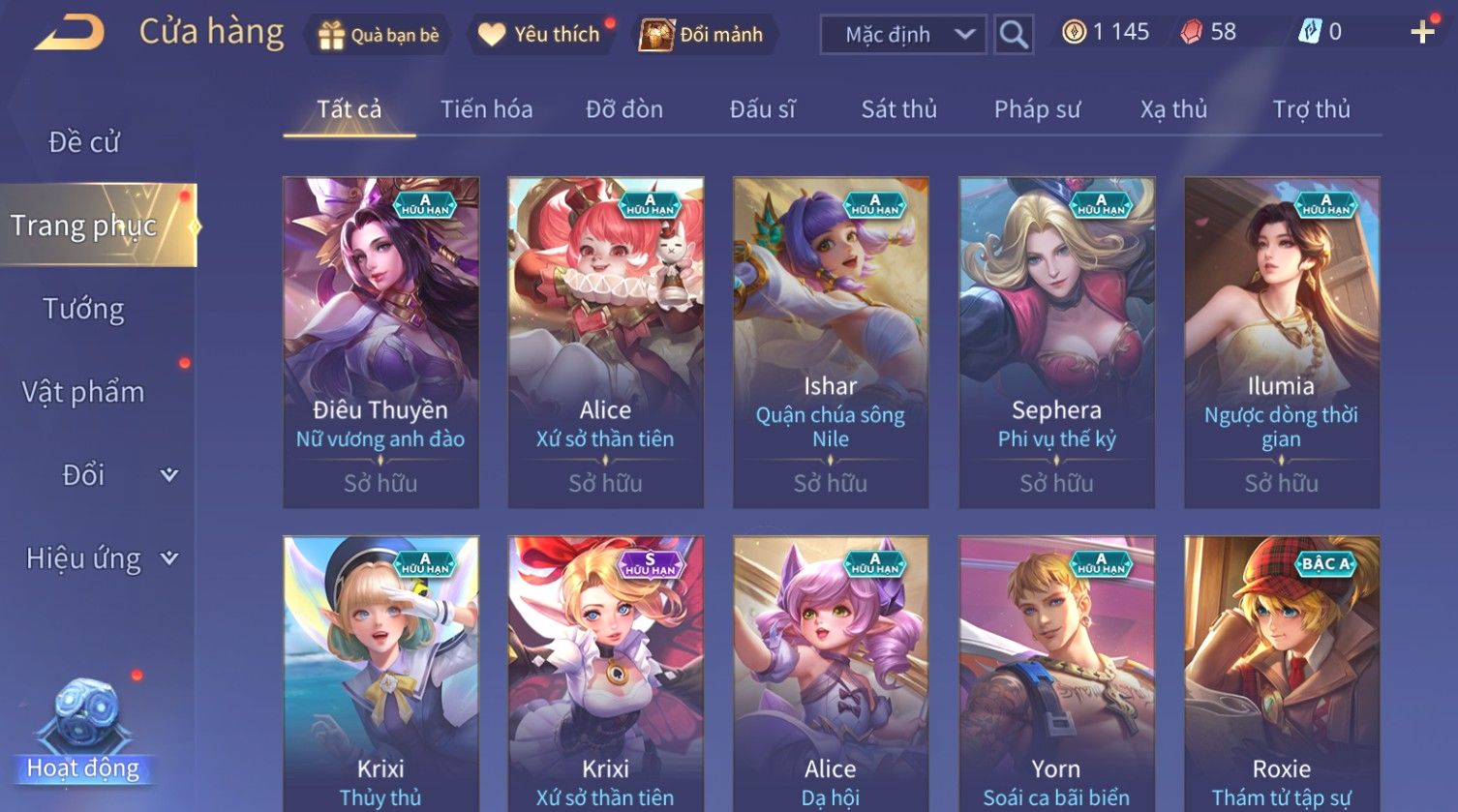Open the Đề cử shop section
Image resolution: width=1458 pixels, height=812 pixels.
[x=84, y=142]
